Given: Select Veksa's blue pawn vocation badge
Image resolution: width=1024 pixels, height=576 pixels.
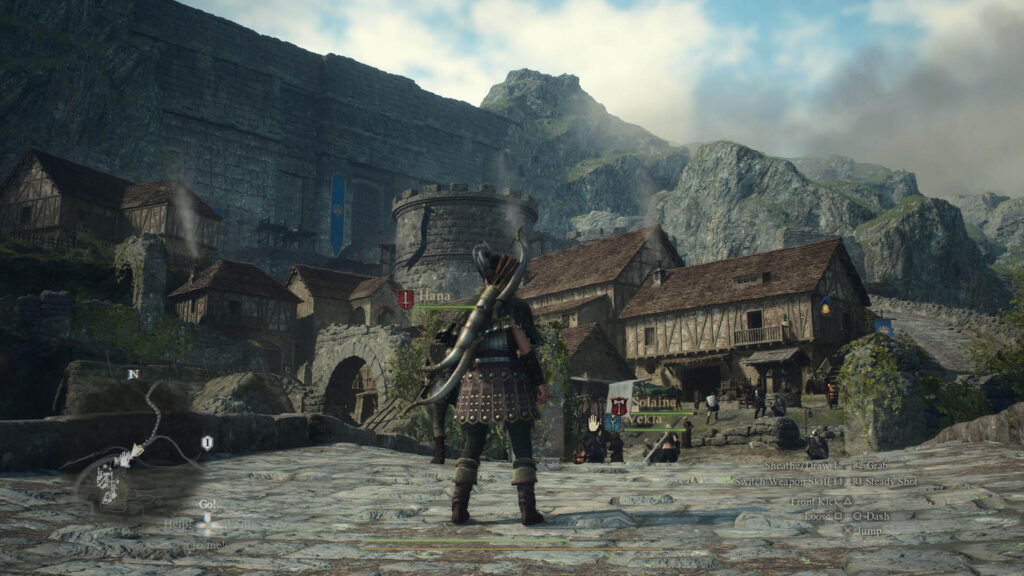Looking at the screenshot, I should 613,422.
